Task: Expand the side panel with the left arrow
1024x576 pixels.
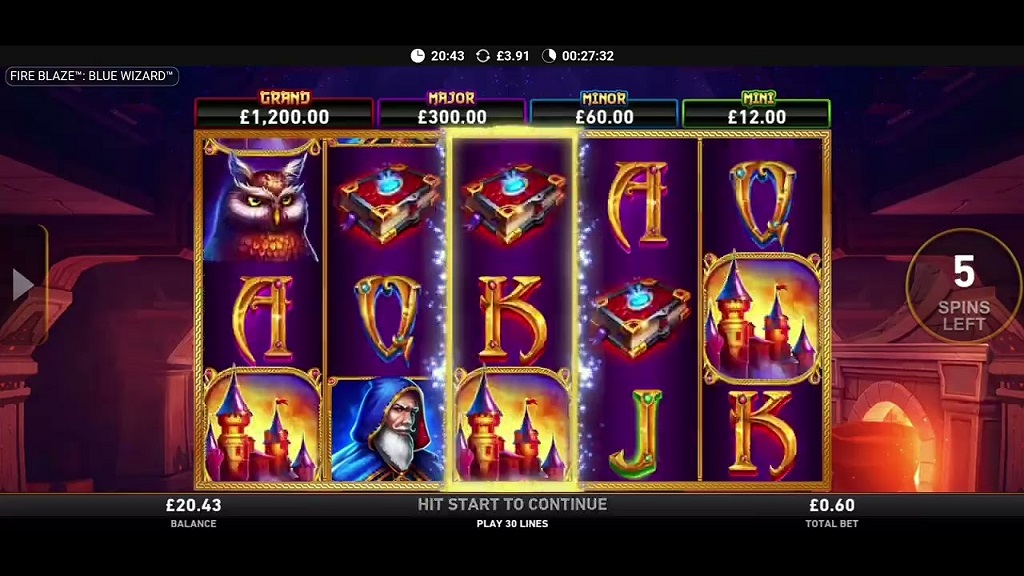Action: [22, 285]
